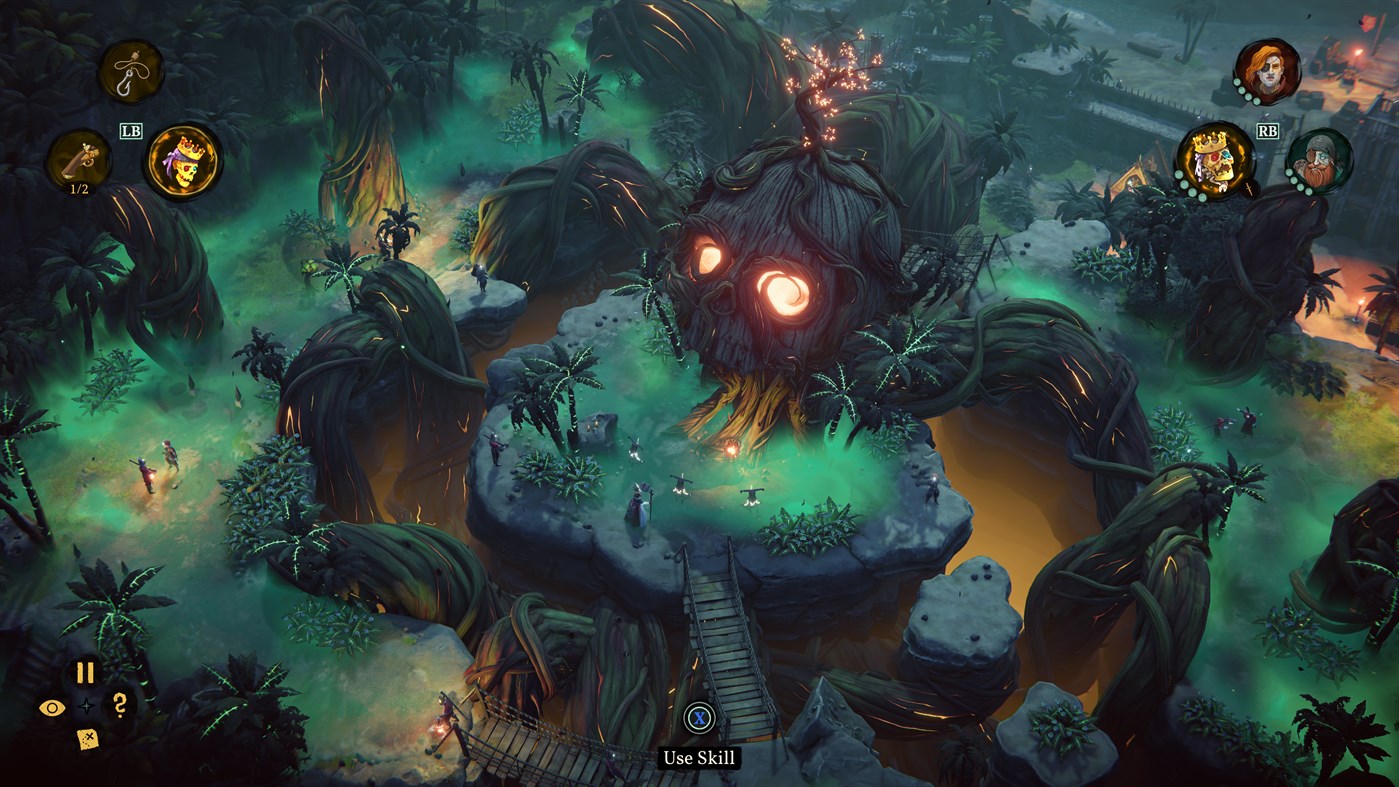The height and width of the screenshot is (787, 1399).
Task: Select the sparkle highlight icon near the eye
Action: tap(87, 704)
